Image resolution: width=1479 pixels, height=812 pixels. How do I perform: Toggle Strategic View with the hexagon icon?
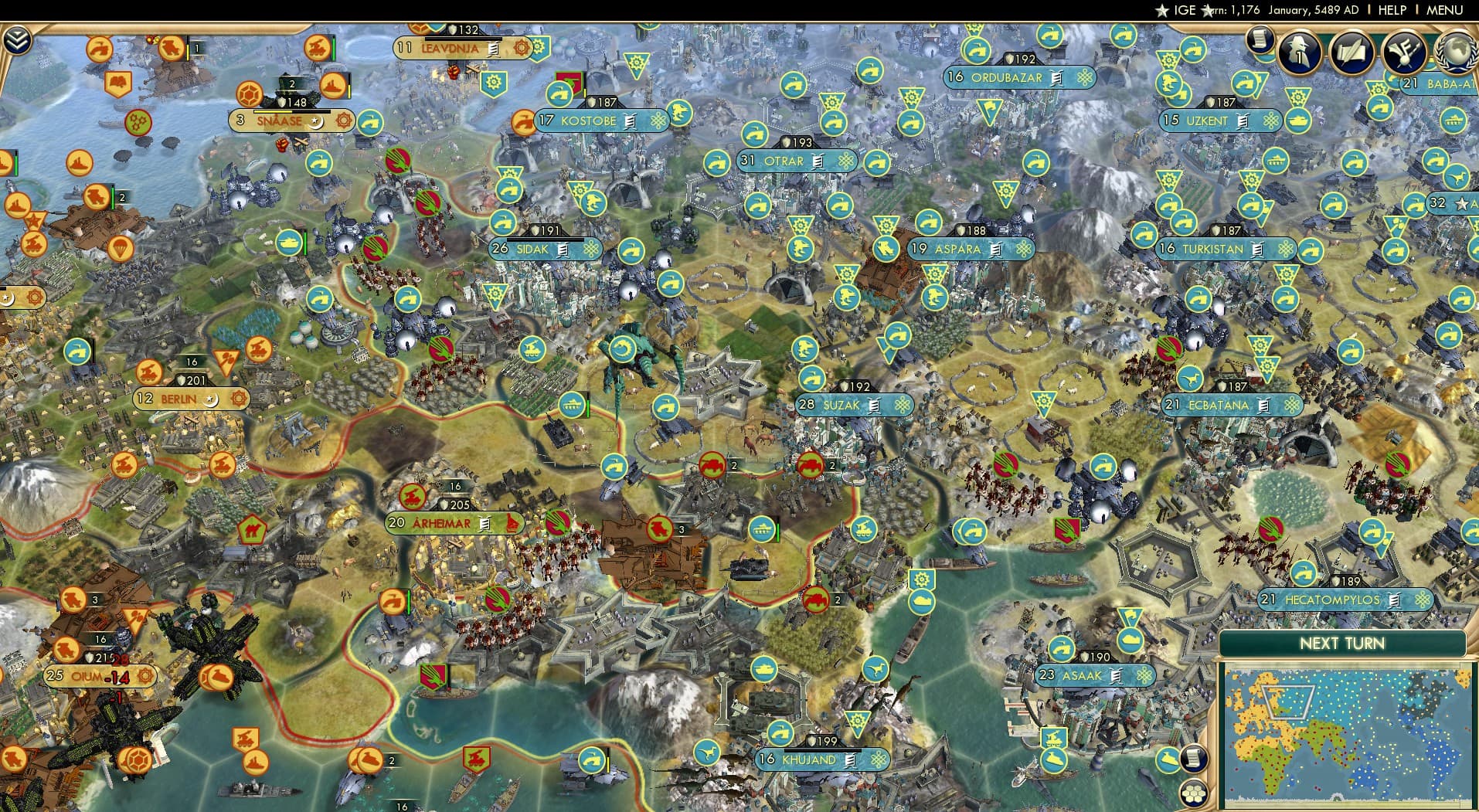click(1194, 794)
